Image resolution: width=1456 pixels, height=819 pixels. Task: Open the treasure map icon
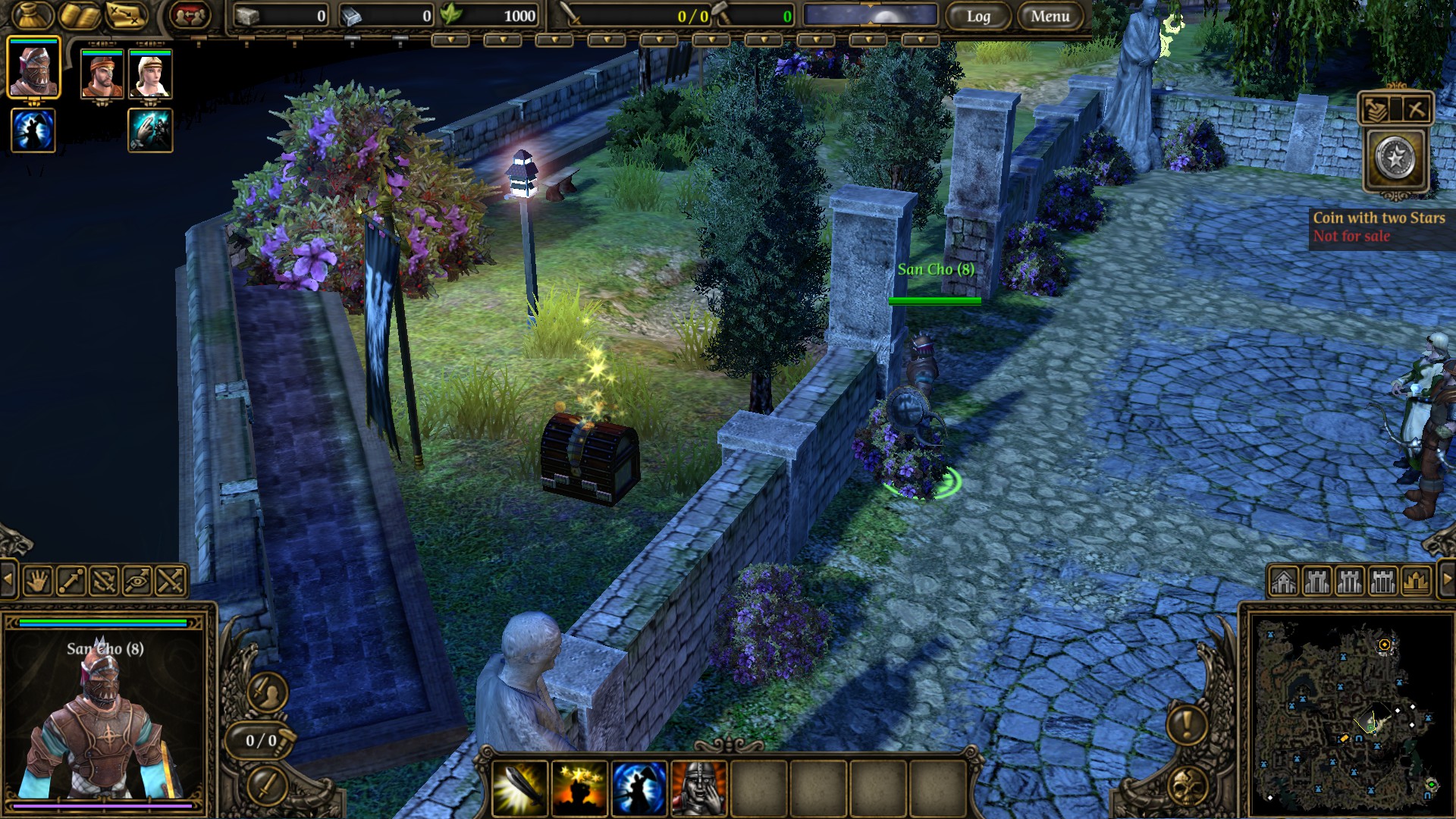[125, 15]
